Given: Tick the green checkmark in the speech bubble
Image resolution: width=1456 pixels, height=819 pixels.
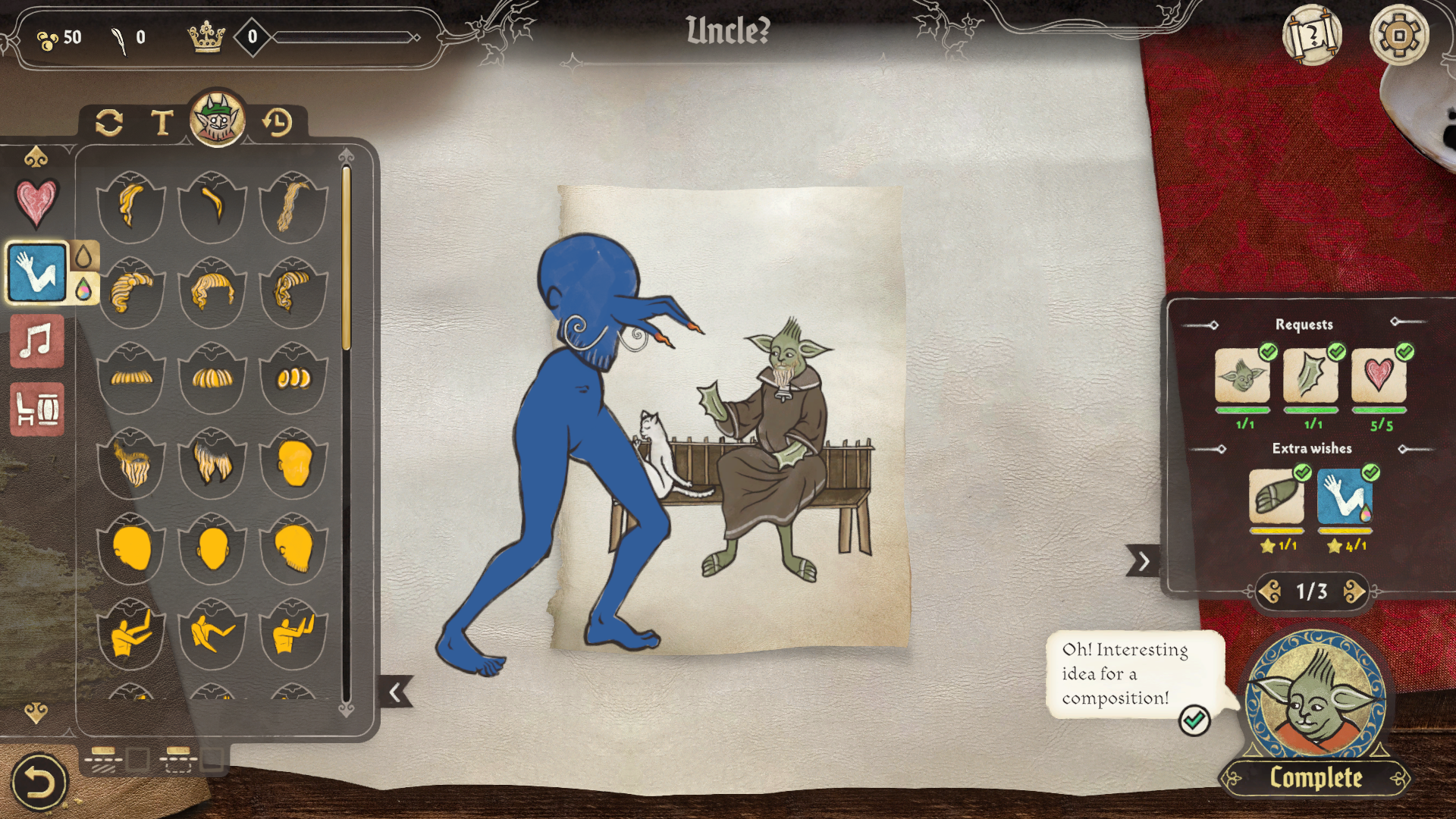Looking at the screenshot, I should [1197, 720].
